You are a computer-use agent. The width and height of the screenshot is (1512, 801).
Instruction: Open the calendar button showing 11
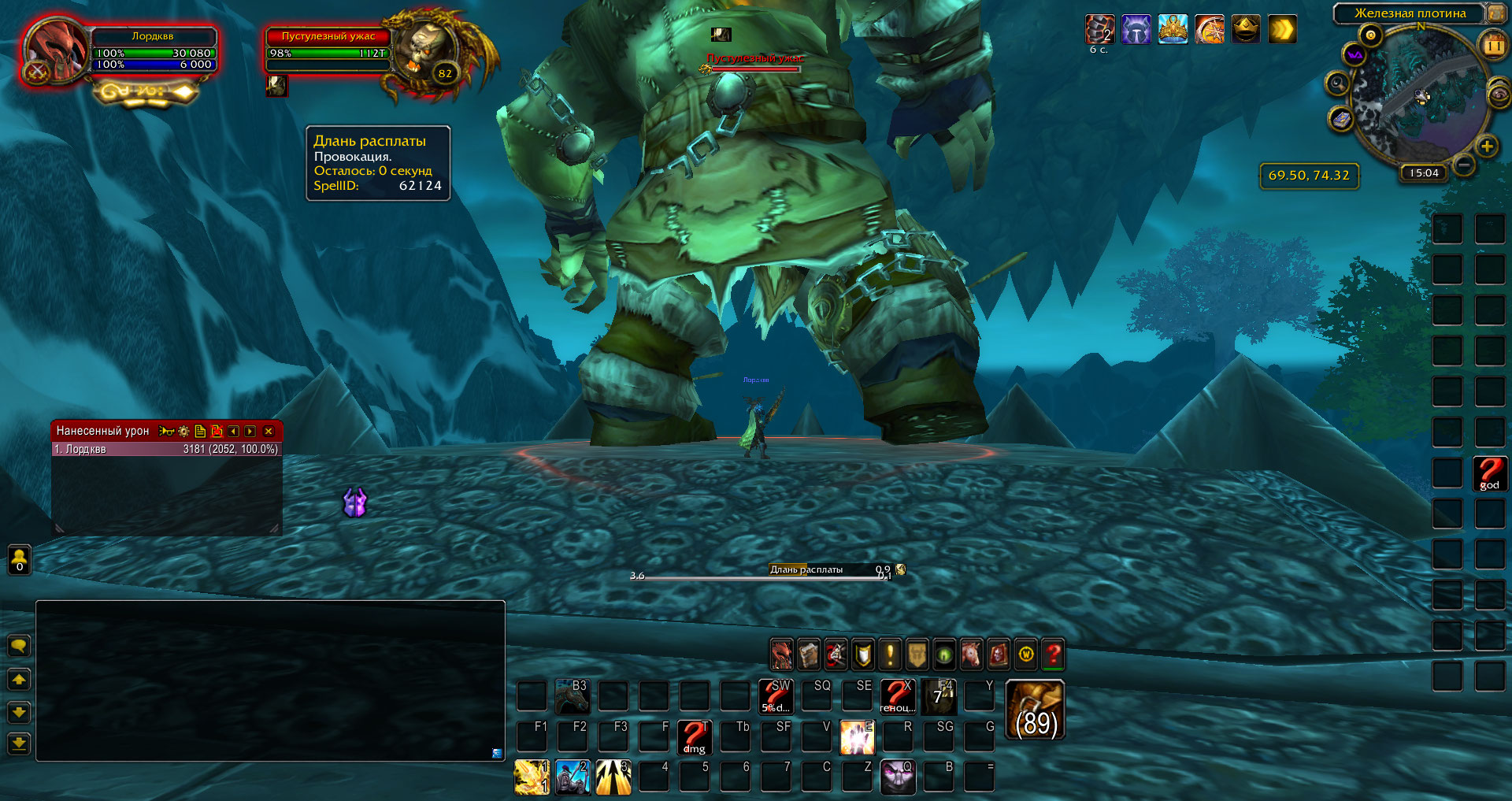(1493, 46)
